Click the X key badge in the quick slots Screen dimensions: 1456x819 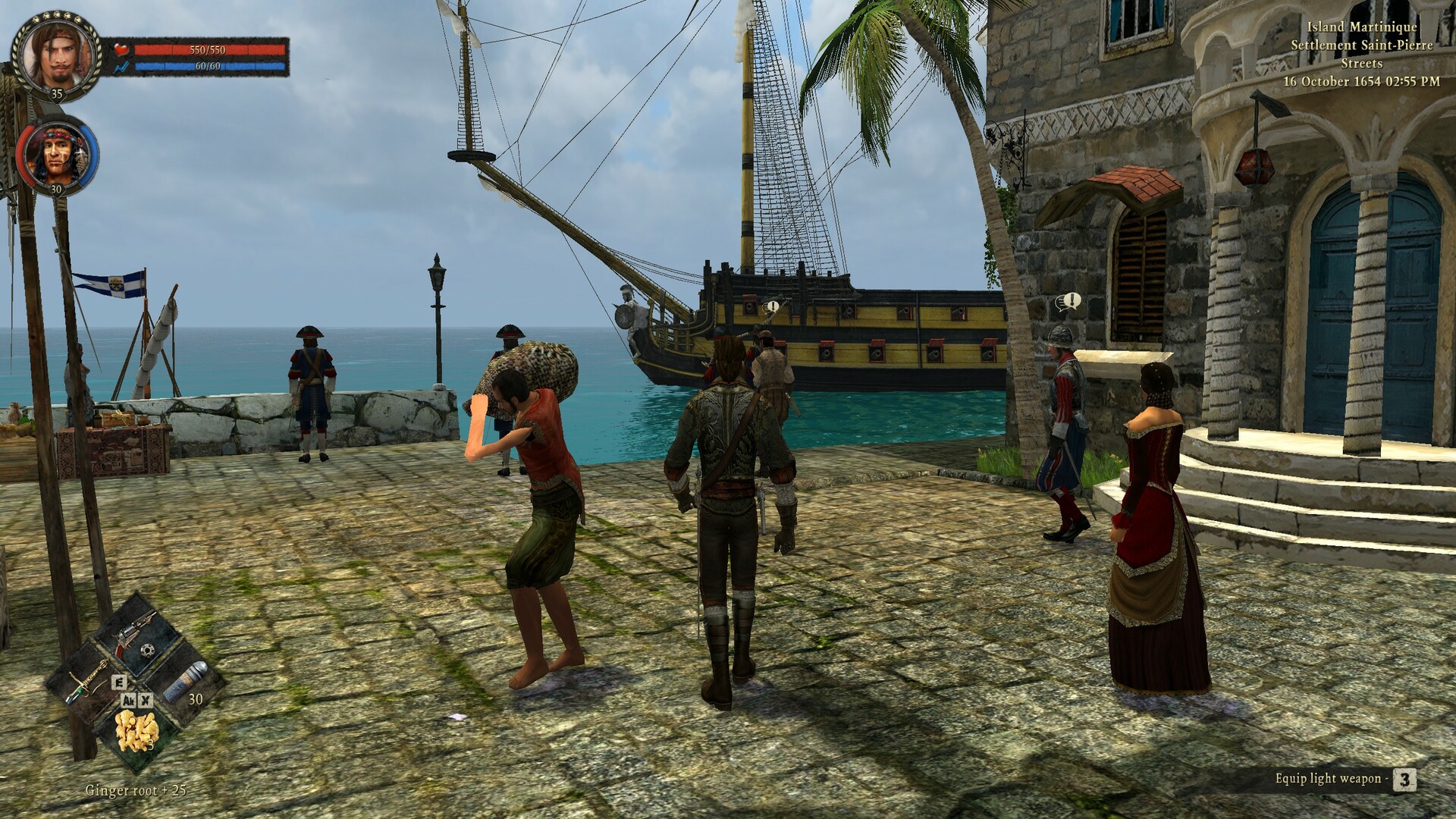pos(146,701)
